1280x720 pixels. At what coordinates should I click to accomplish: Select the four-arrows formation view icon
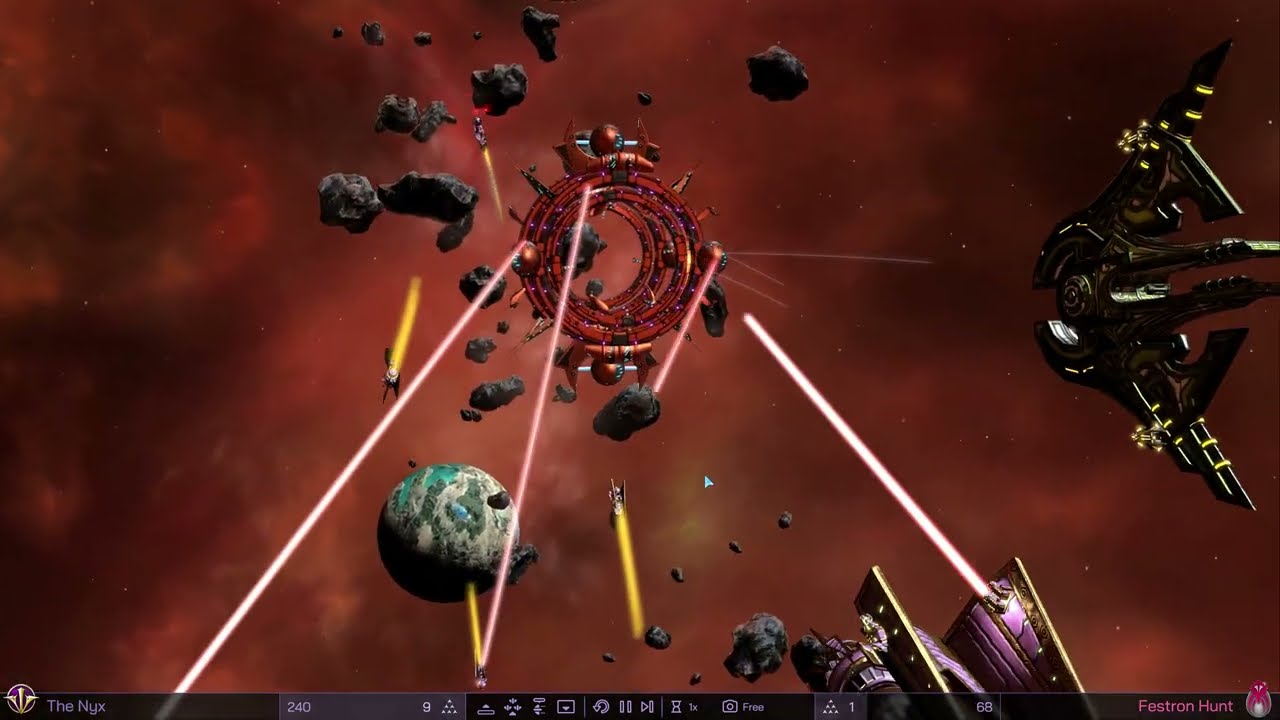point(513,707)
